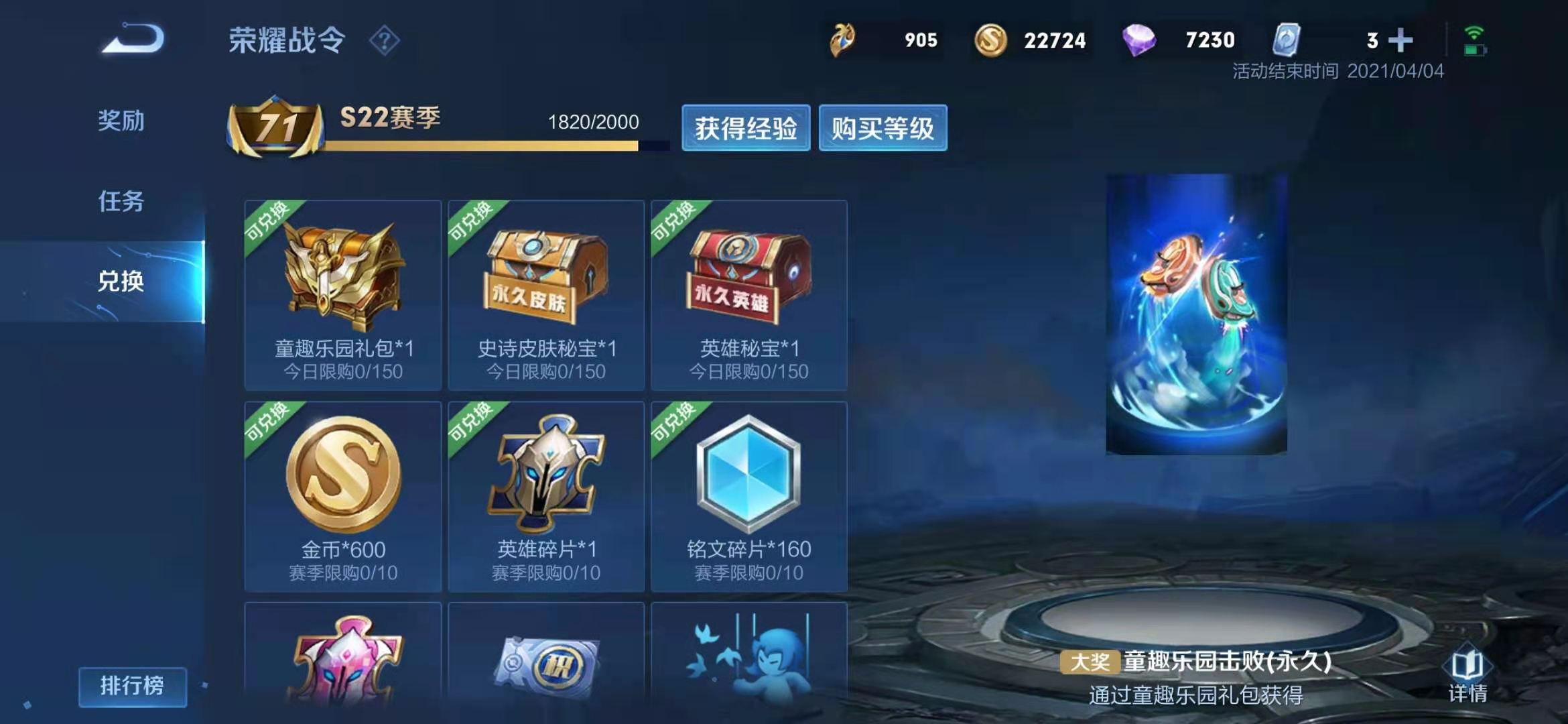Switch to the 奖励 tab
This screenshot has width=1568, height=724.
click(121, 121)
